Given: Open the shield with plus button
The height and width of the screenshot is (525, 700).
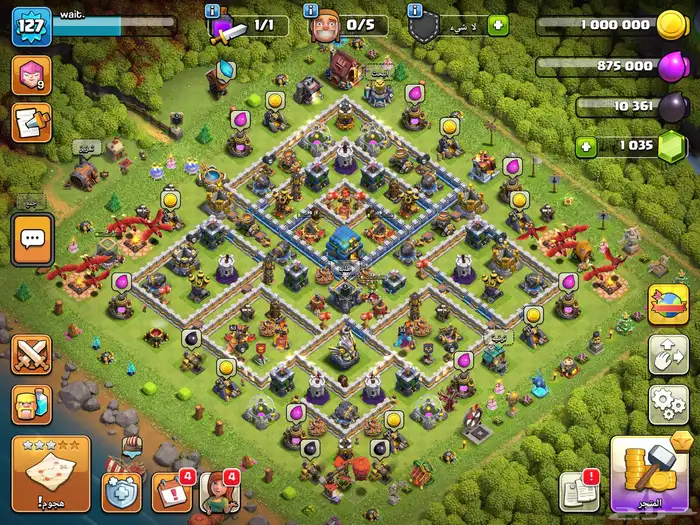Looking at the screenshot, I should (x=122, y=491).
